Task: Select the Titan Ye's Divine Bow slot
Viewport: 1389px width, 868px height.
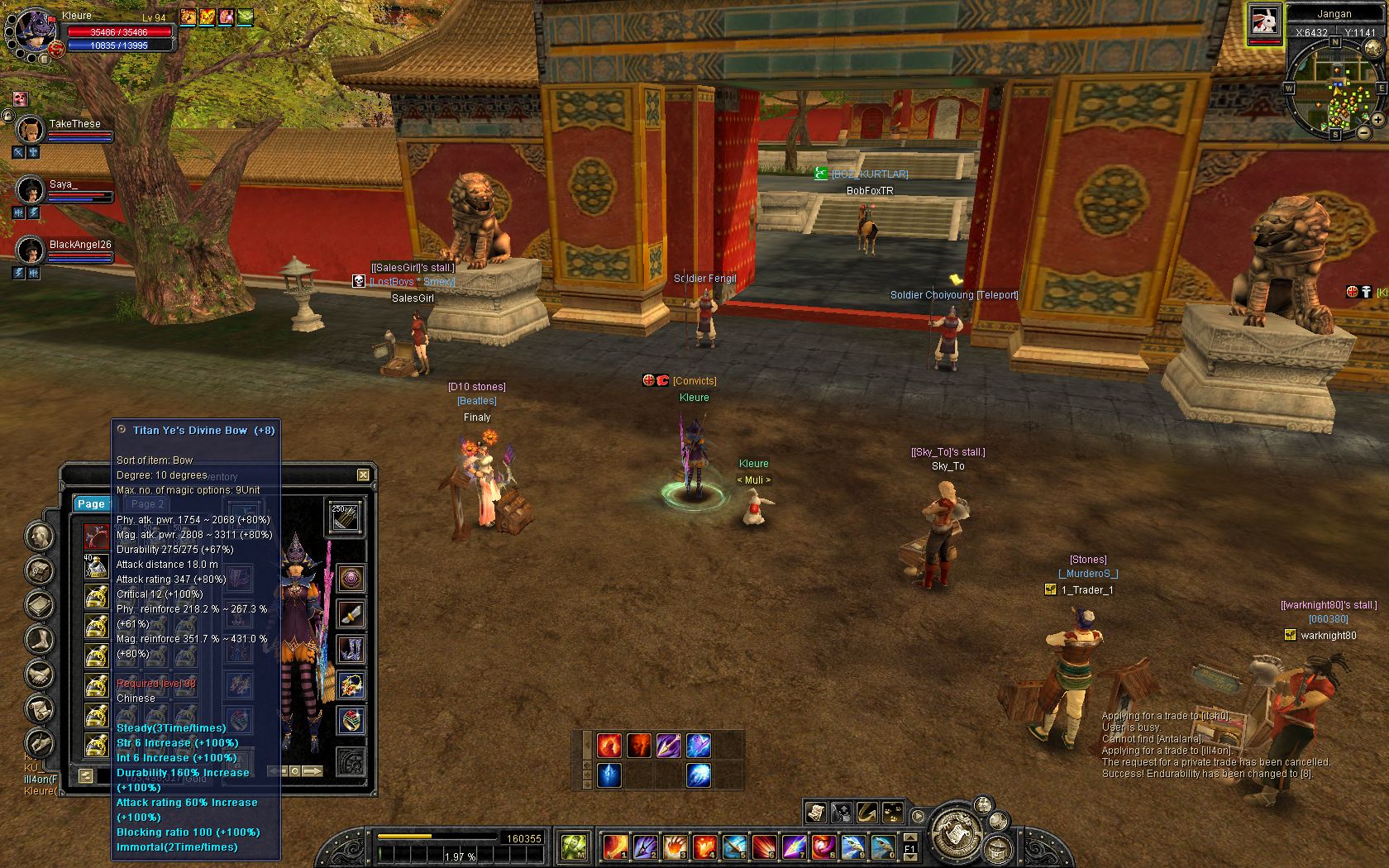Action: pos(96,536)
